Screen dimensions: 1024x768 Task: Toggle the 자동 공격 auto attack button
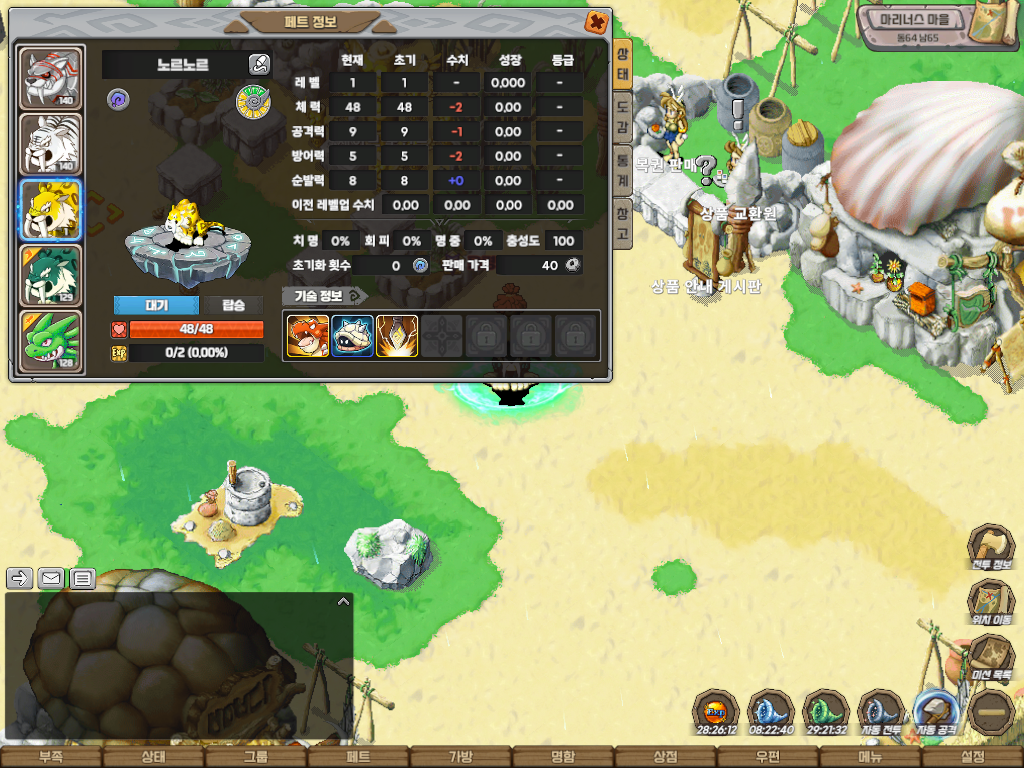(x=936, y=712)
